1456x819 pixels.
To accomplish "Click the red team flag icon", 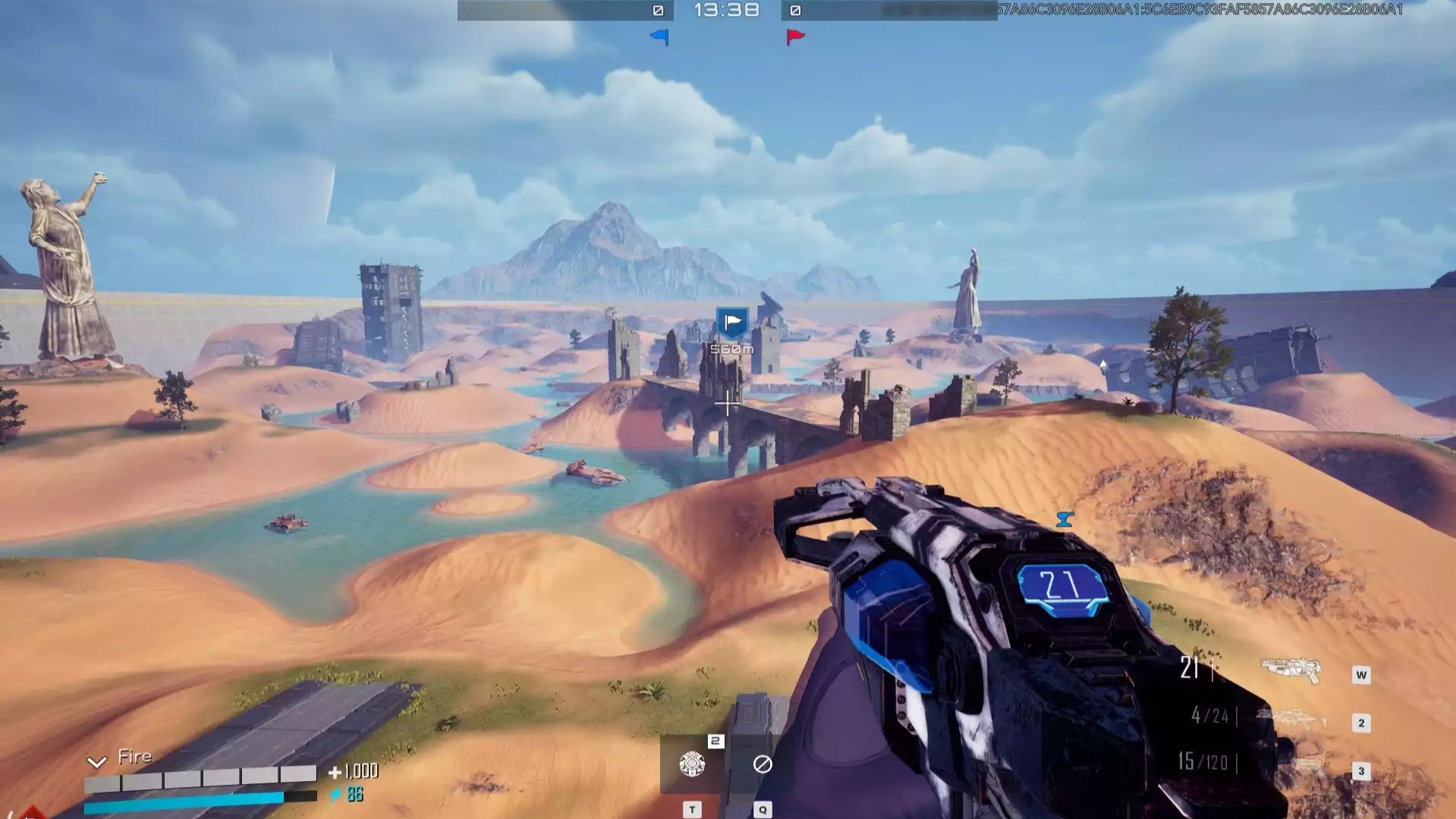I will pyautogui.click(x=795, y=36).
